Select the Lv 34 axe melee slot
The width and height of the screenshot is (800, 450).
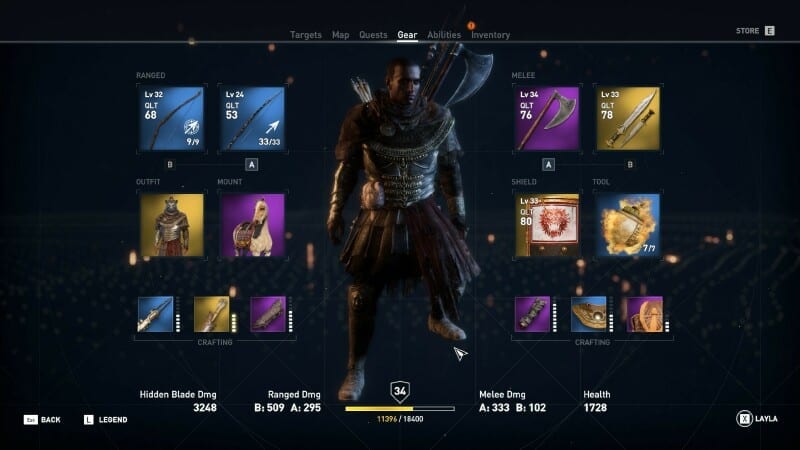pos(547,118)
